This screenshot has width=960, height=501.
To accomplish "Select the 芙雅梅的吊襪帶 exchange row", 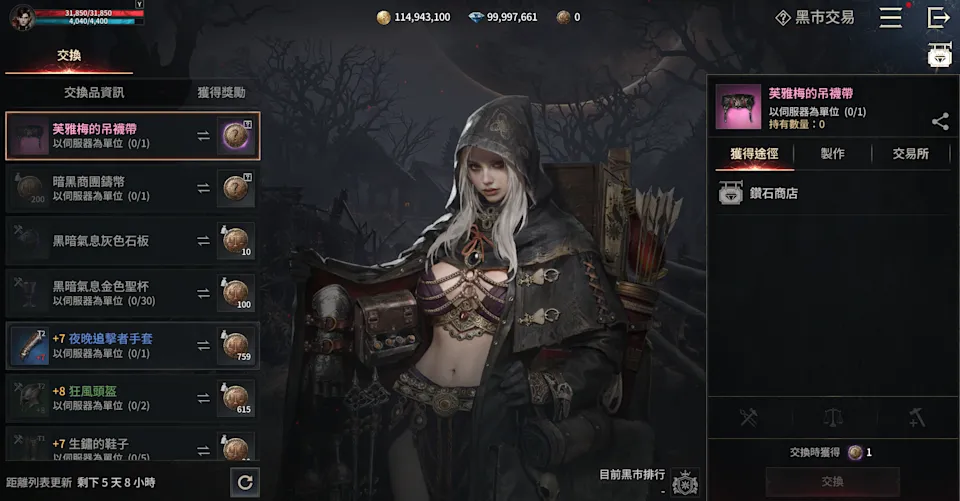I will point(132,136).
